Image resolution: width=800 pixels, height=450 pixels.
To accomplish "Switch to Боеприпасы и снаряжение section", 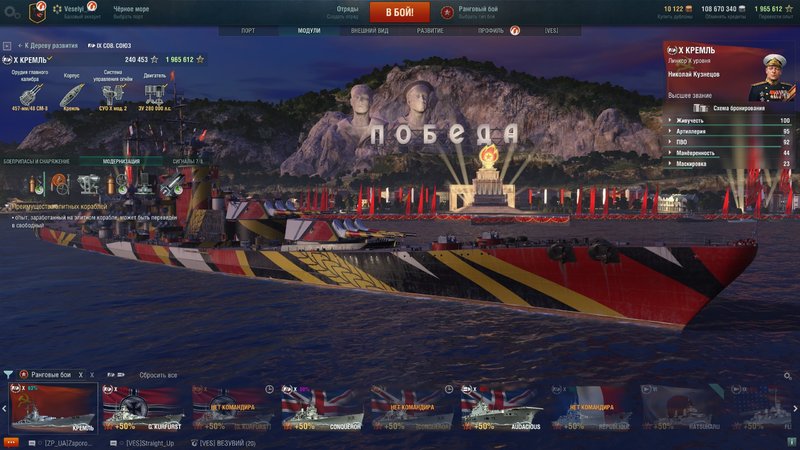I will point(38,161).
